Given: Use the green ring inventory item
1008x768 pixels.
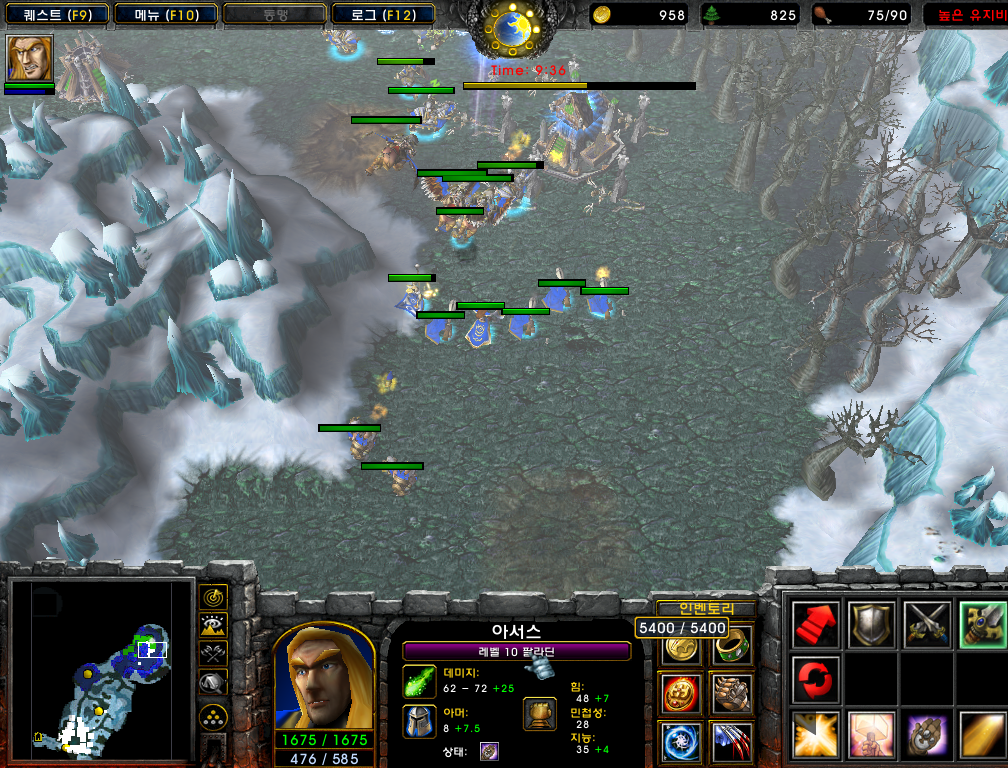Looking at the screenshot, I should coord(732,647).
